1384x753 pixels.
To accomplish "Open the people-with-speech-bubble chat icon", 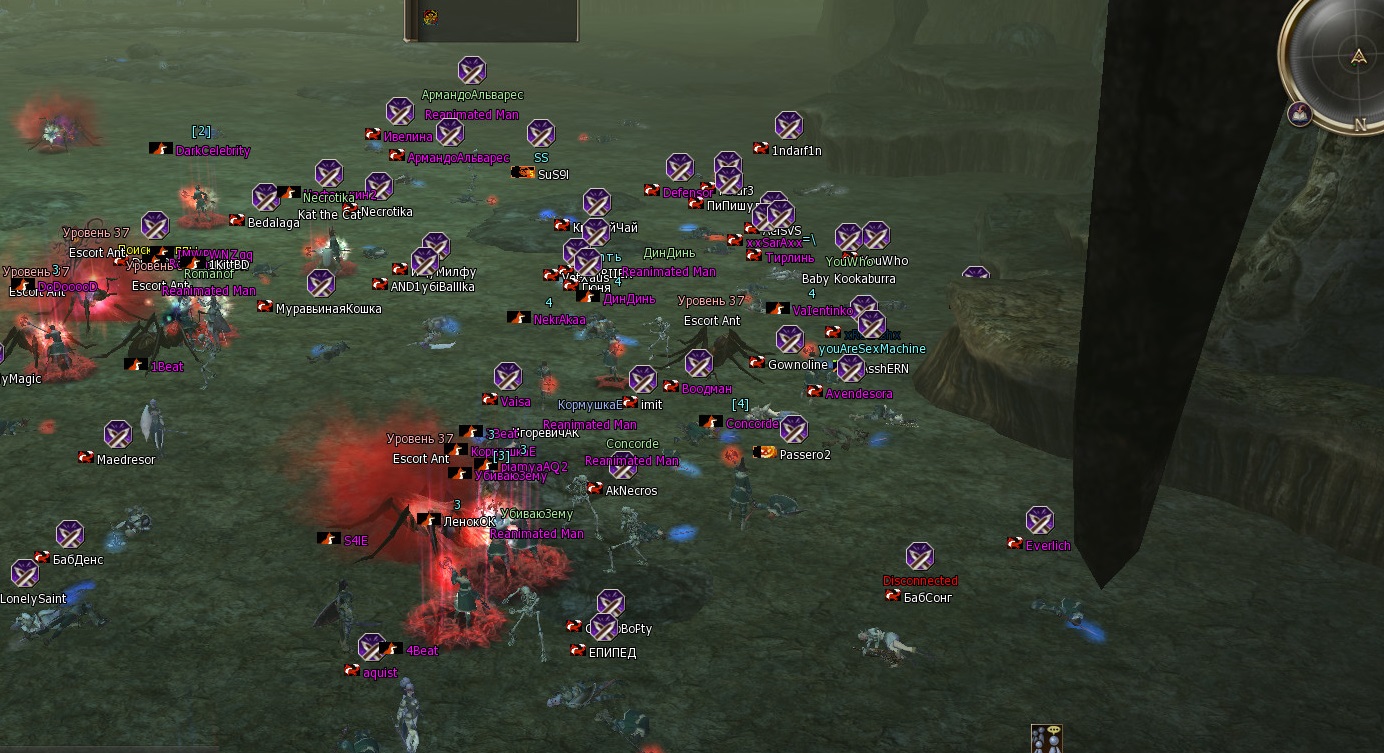I will pyautogui.click(x=1046, y=739).
